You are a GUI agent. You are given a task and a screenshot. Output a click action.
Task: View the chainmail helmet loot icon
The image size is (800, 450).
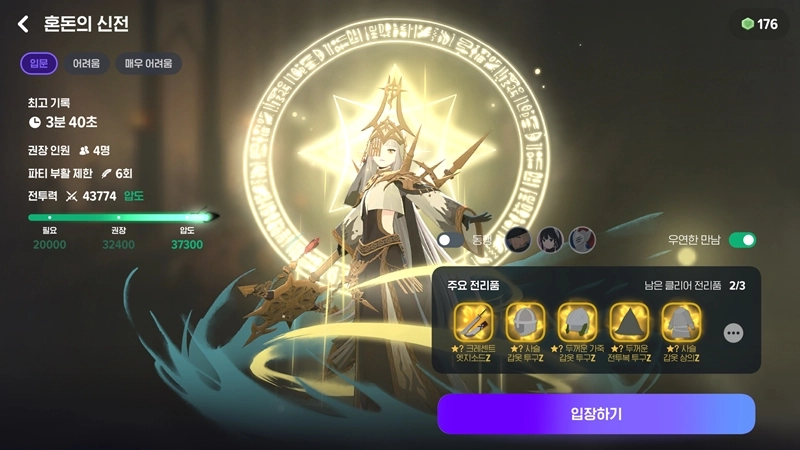(x=526, y=322)
